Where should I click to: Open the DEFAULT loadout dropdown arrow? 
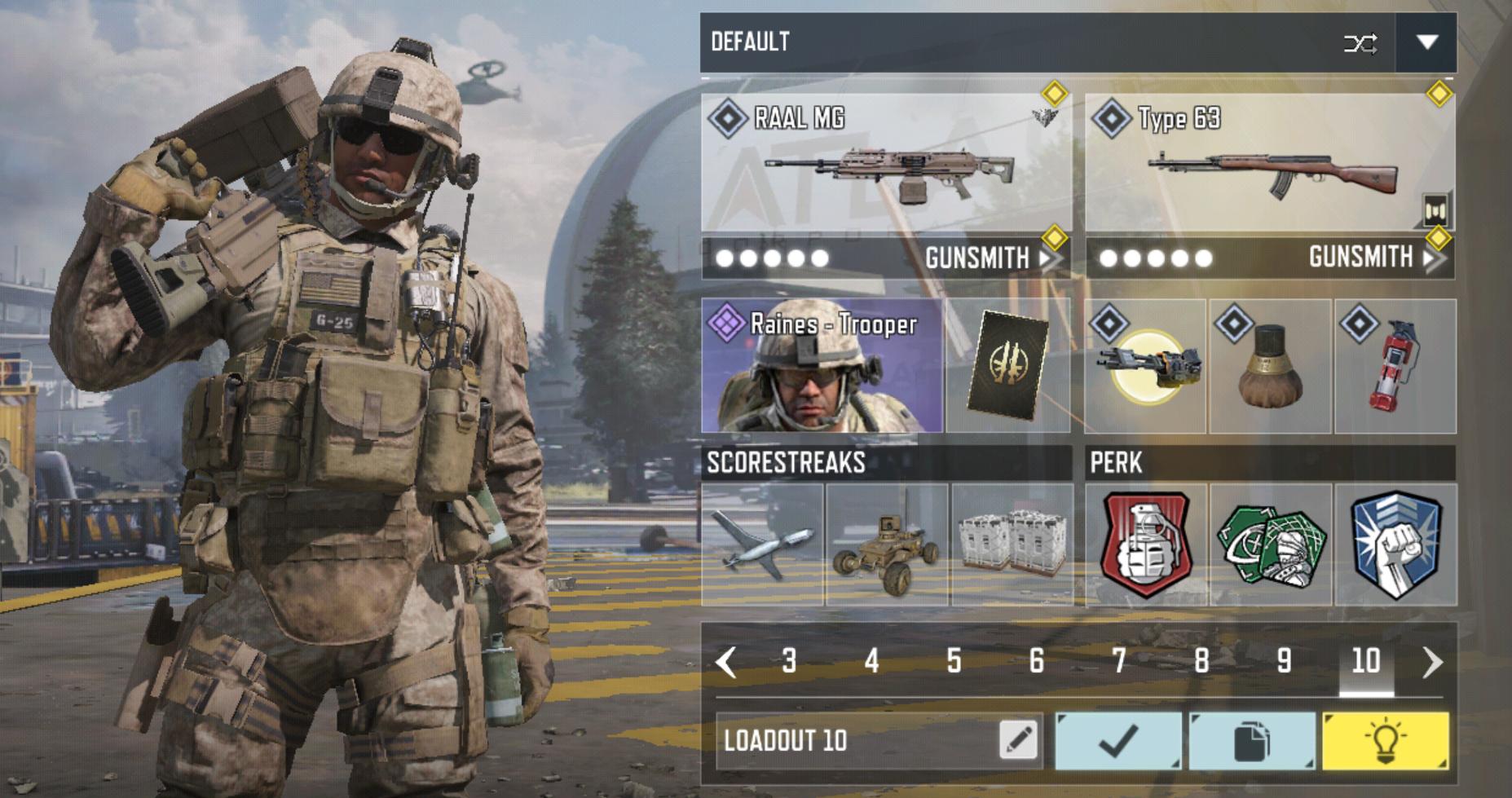click(1426, 42)
